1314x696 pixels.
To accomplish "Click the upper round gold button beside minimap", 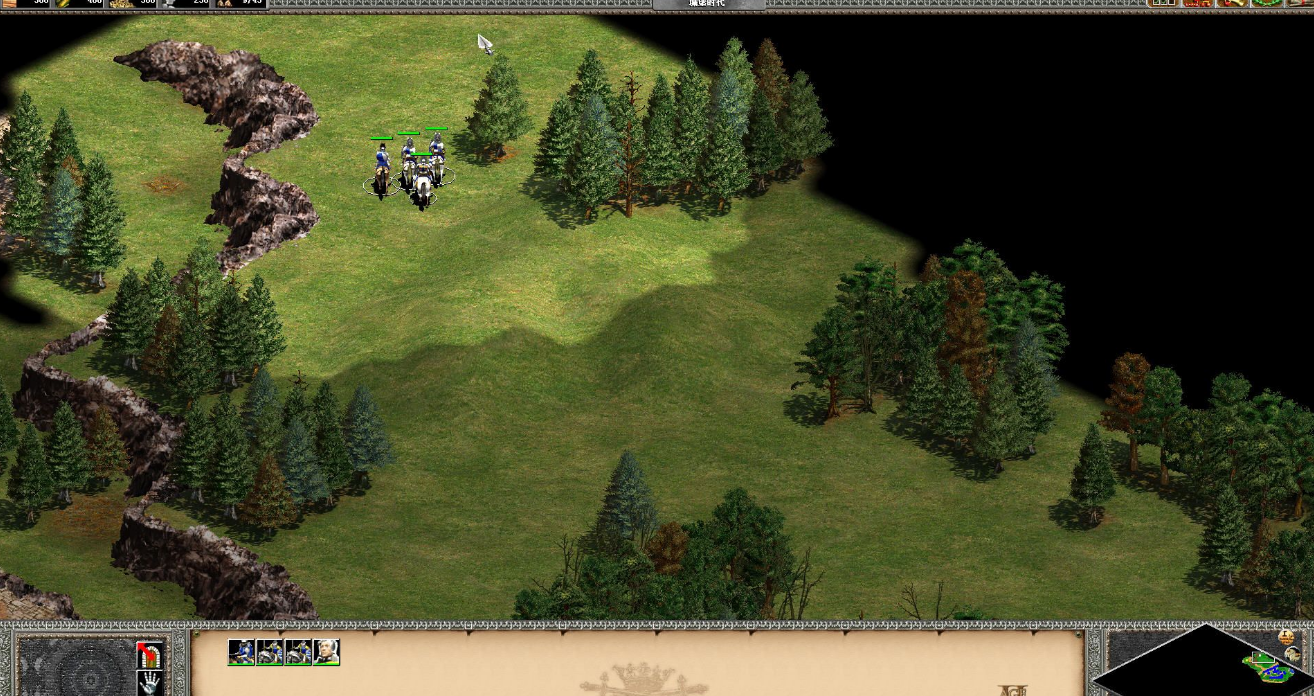I will (x=1286, y=637).
